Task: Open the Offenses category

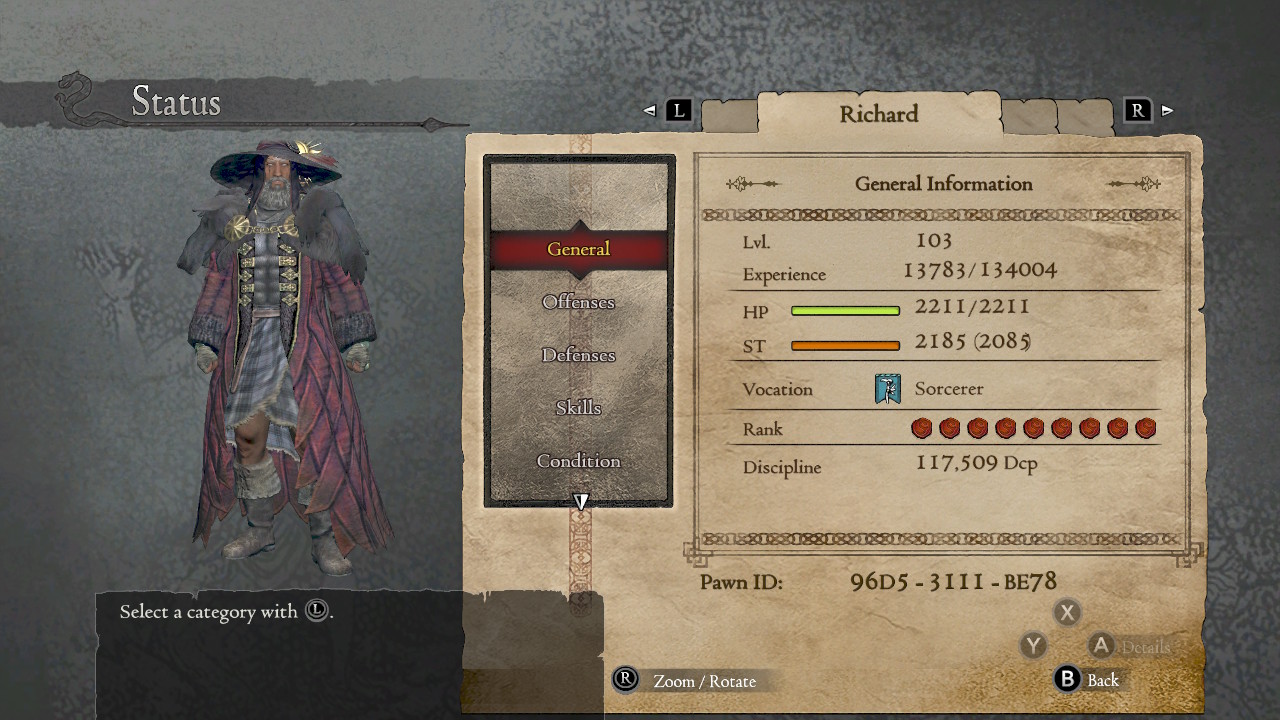Action: pyautogui.click(x=578, y=302)
